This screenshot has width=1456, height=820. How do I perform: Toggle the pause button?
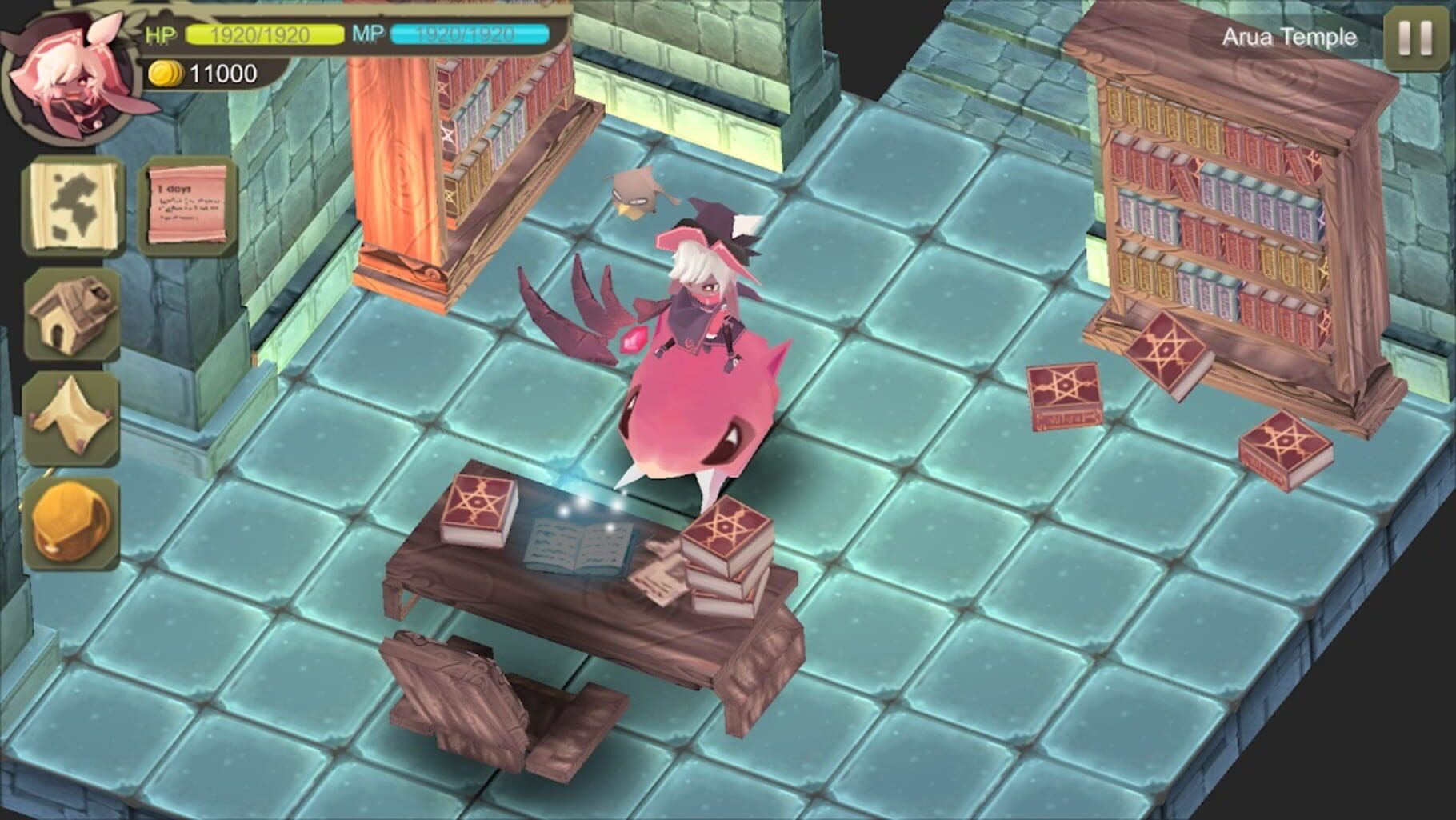tap(1412, 36)
